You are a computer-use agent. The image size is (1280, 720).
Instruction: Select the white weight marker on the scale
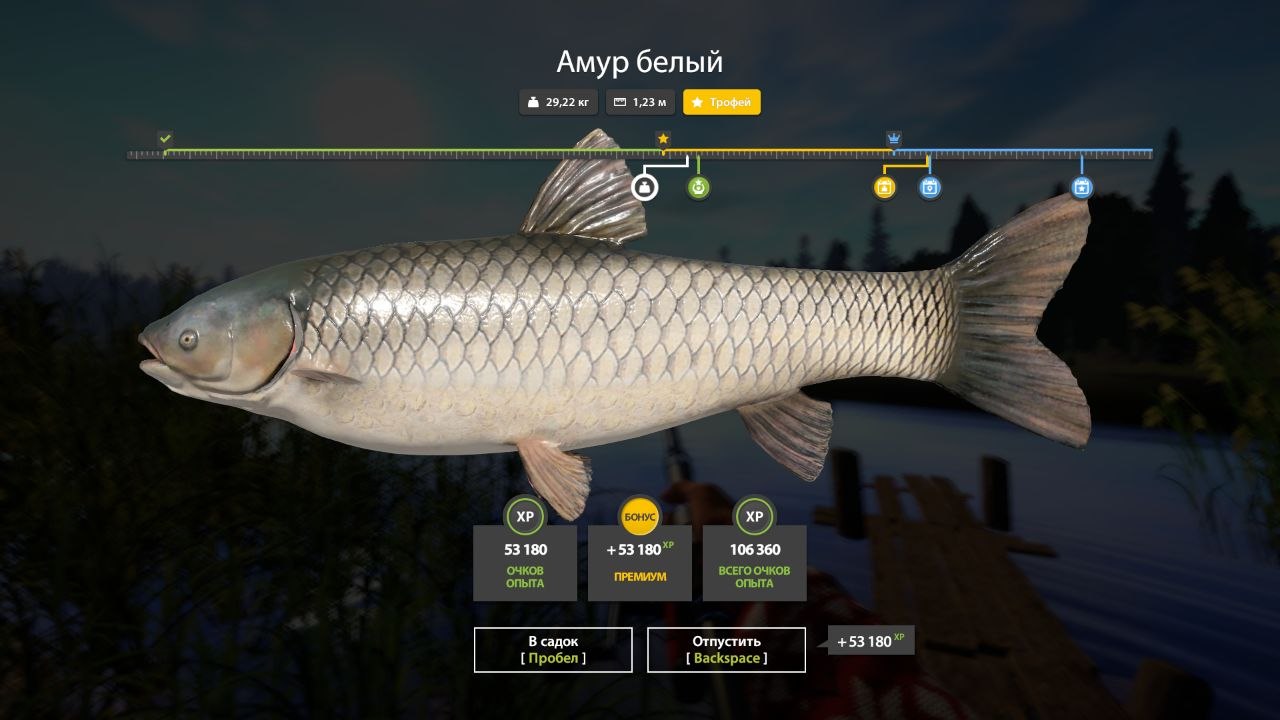pos(645,187)
